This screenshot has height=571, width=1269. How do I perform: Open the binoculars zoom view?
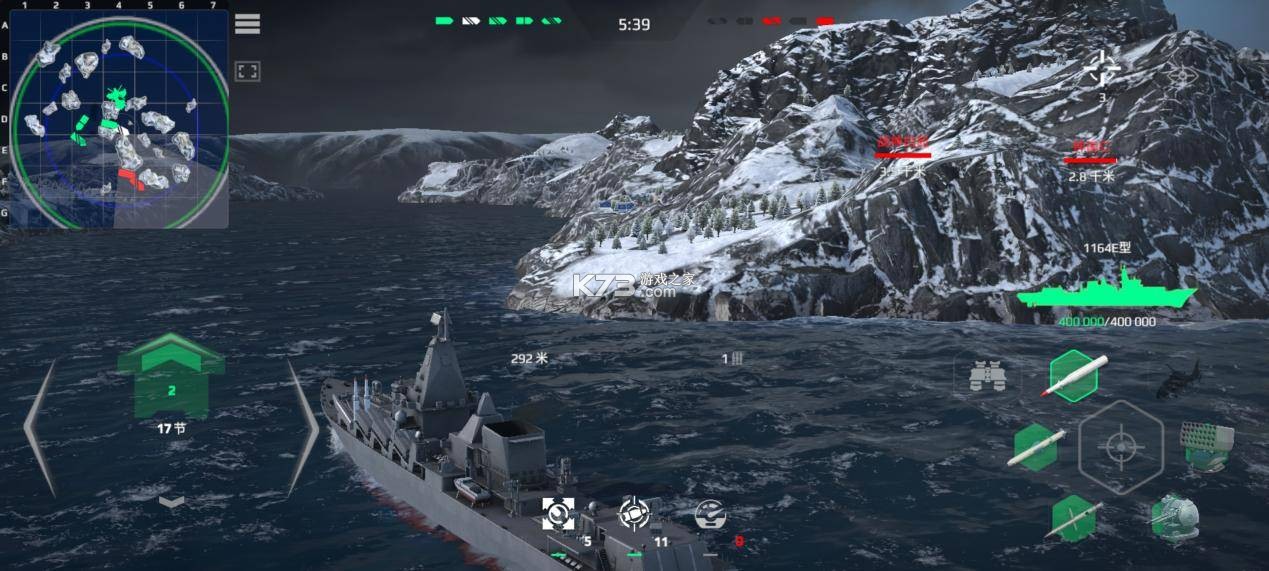(x=986, y=376)
